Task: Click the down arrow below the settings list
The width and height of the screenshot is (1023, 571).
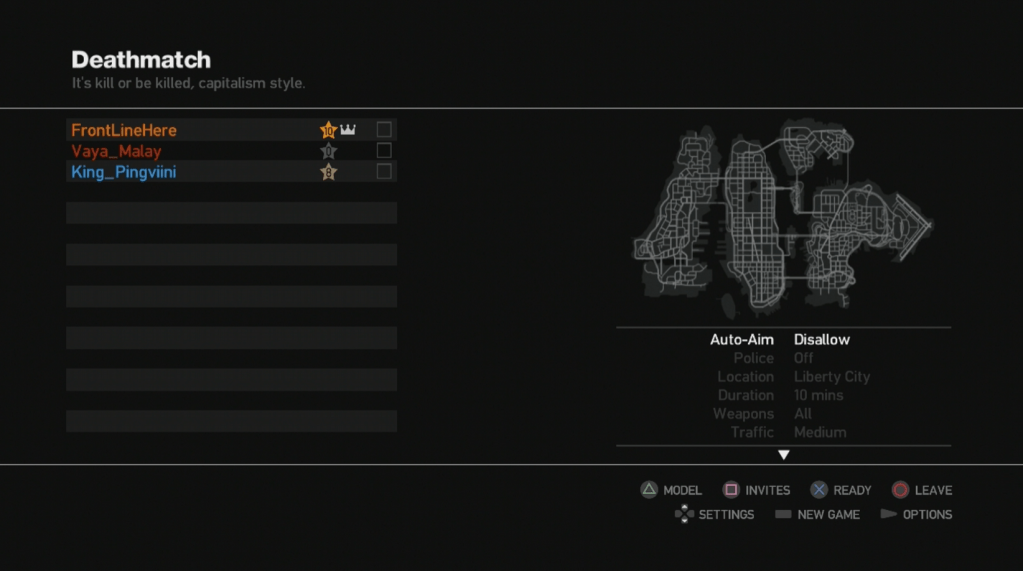Action: [784, 455]
